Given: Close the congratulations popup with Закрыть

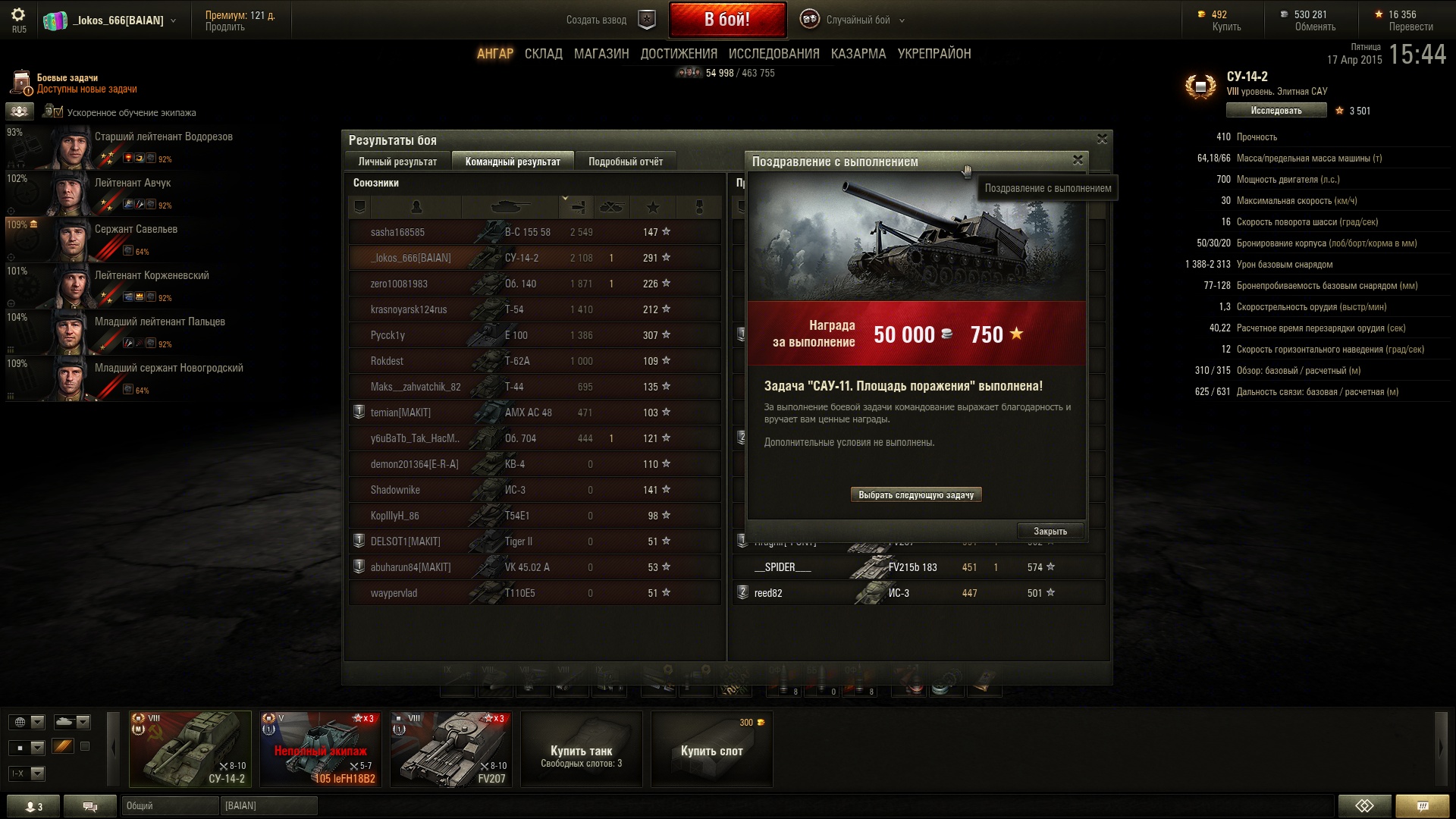Looking at the screenshot, I should pos(1050,531).
